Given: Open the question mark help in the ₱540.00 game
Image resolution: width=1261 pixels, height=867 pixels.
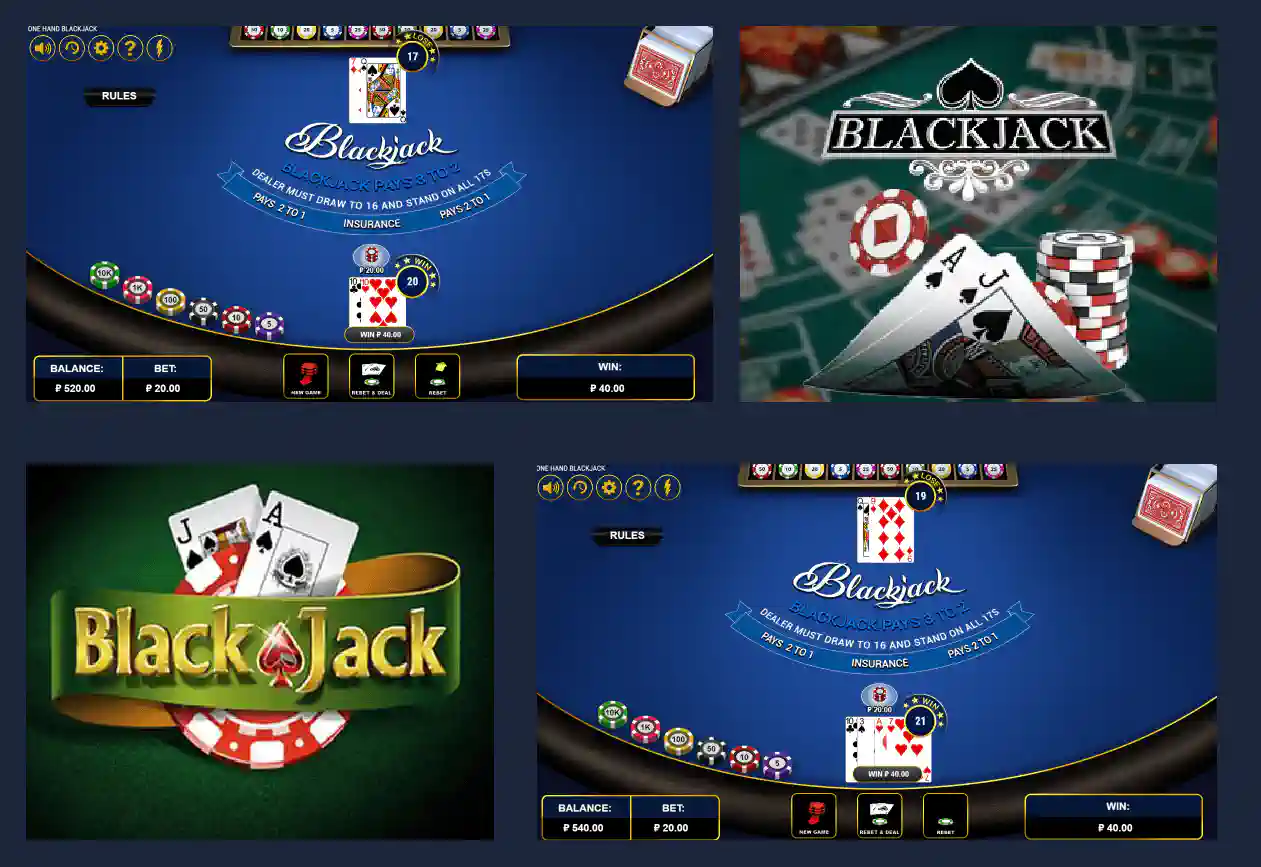Looking at the screenshot, I should coord(638,487).
